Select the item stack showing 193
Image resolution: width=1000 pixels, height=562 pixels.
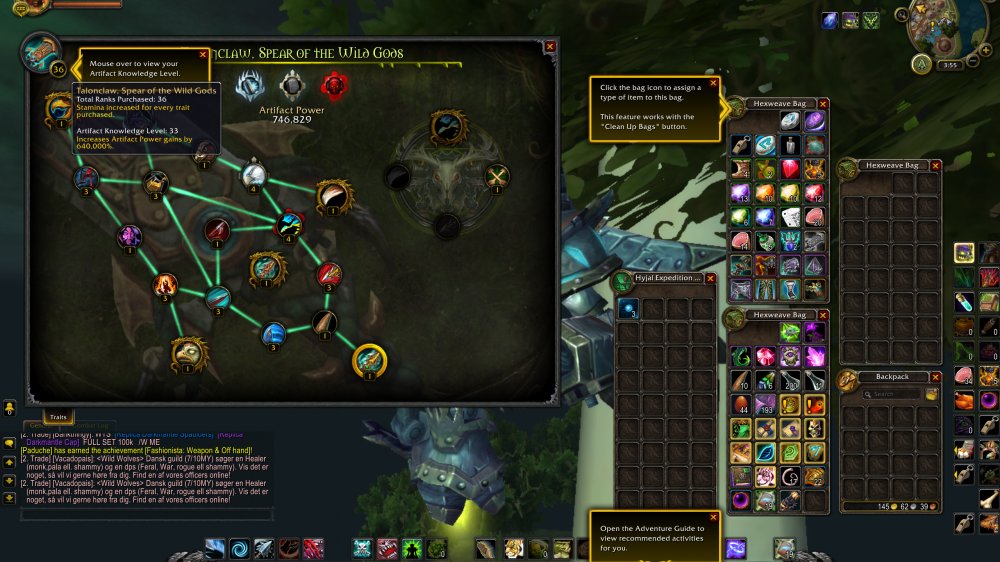(x=767, y=403)
